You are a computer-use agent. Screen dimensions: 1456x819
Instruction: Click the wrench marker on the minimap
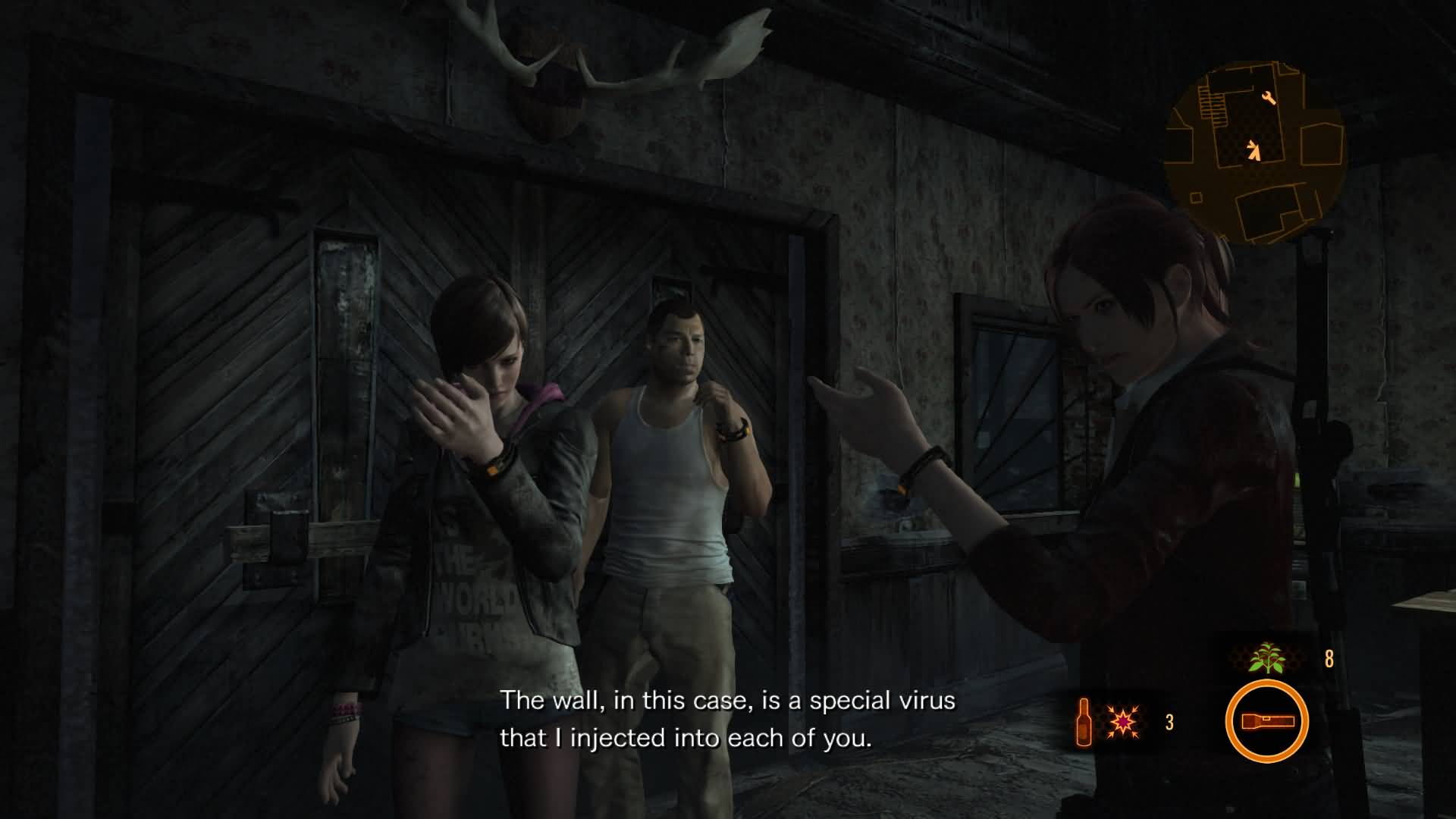[x=1269, y=98]
